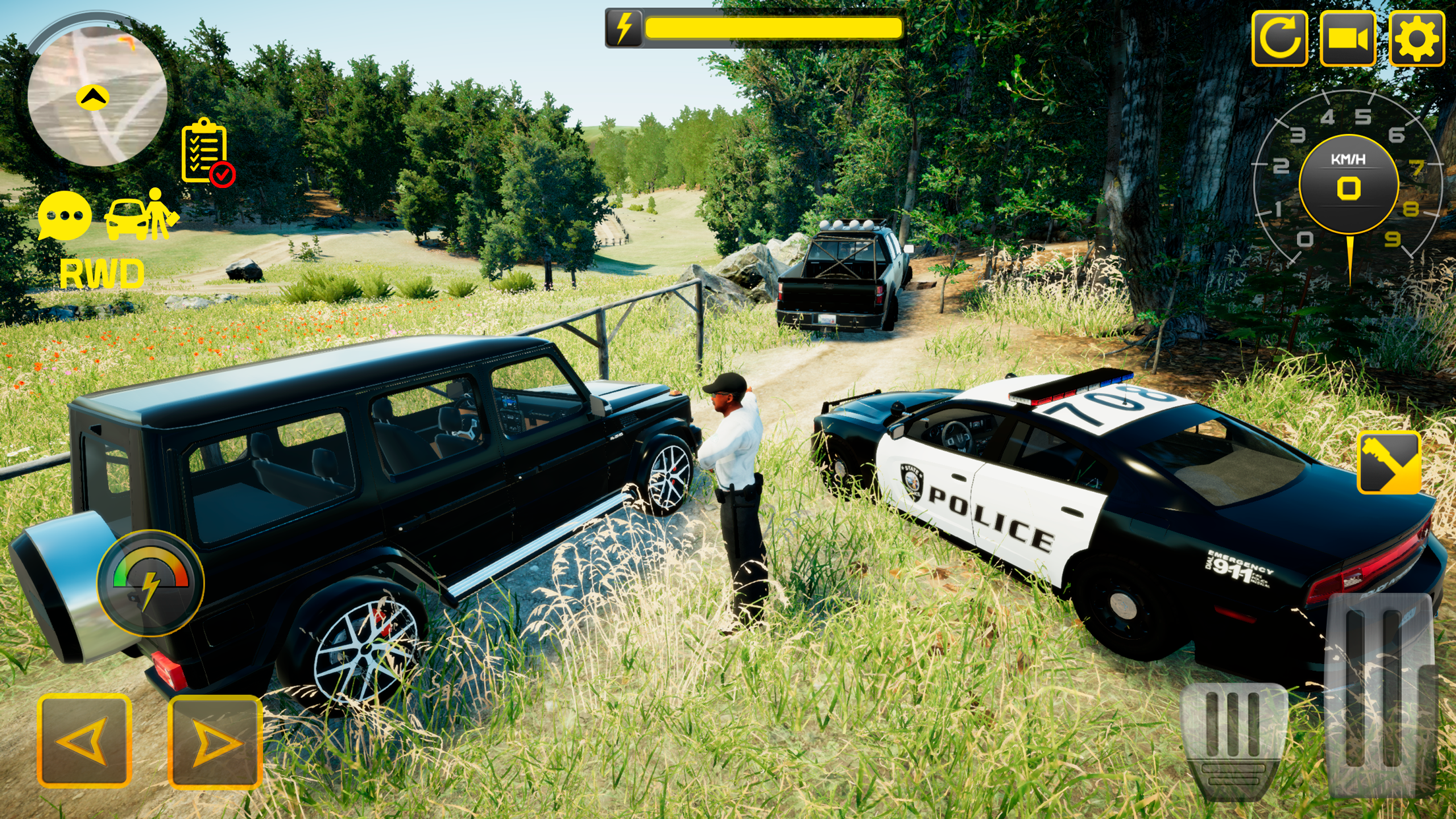Toggle the flashlight button
Viewport: 1456px width, 819px height.
(x=1389, y=462)
